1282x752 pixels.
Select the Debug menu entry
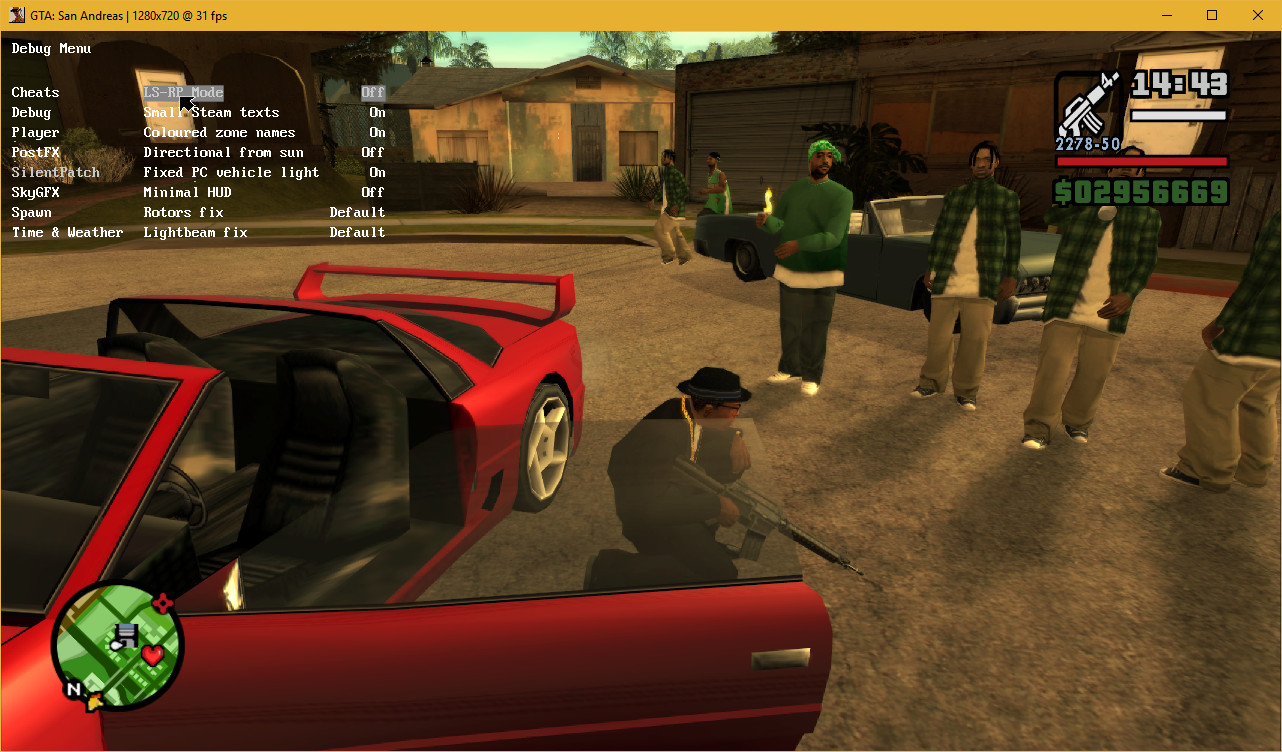(x=31, y=112)
